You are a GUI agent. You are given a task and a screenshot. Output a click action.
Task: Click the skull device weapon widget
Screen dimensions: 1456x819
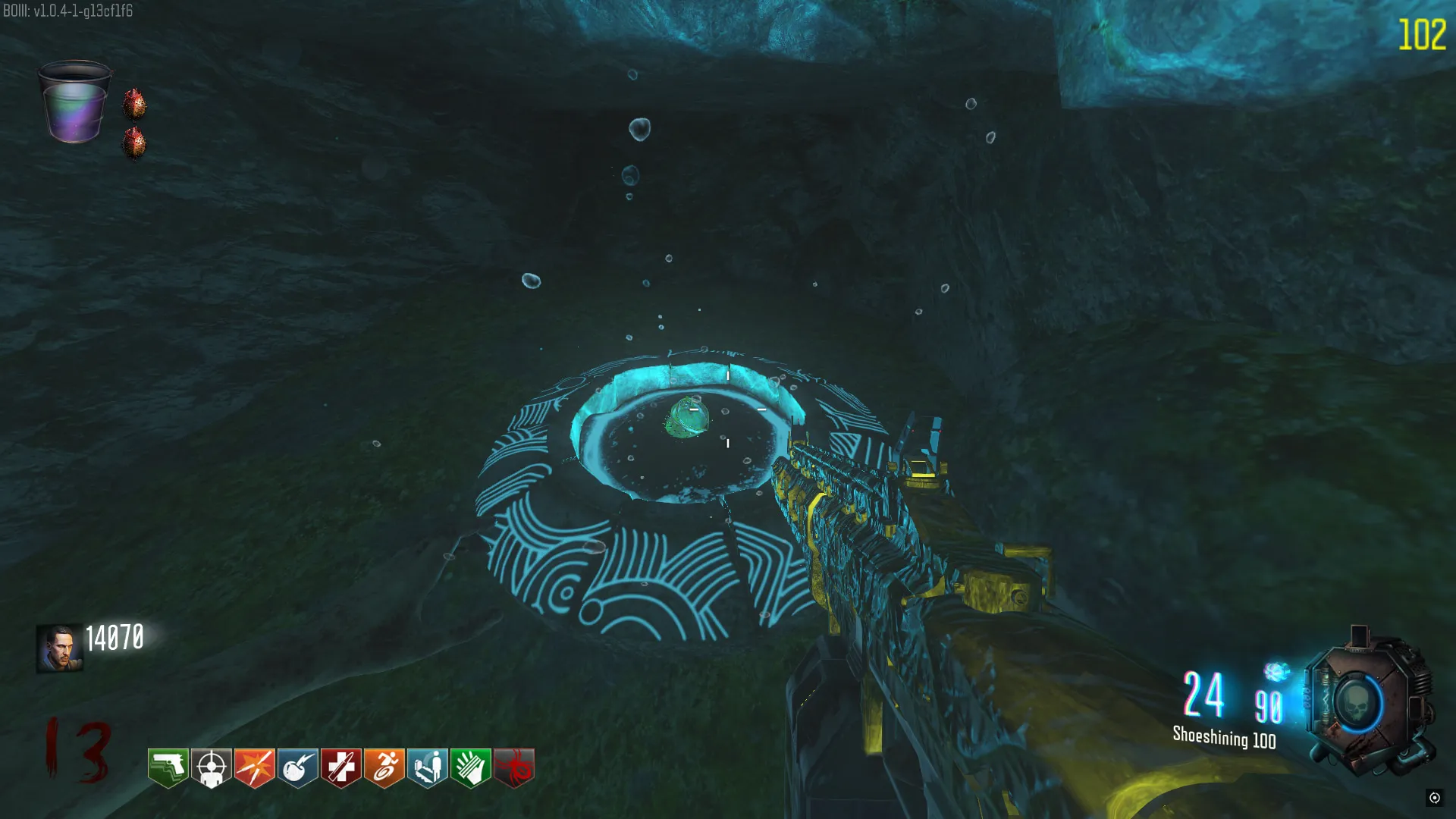coord(1367,703)
